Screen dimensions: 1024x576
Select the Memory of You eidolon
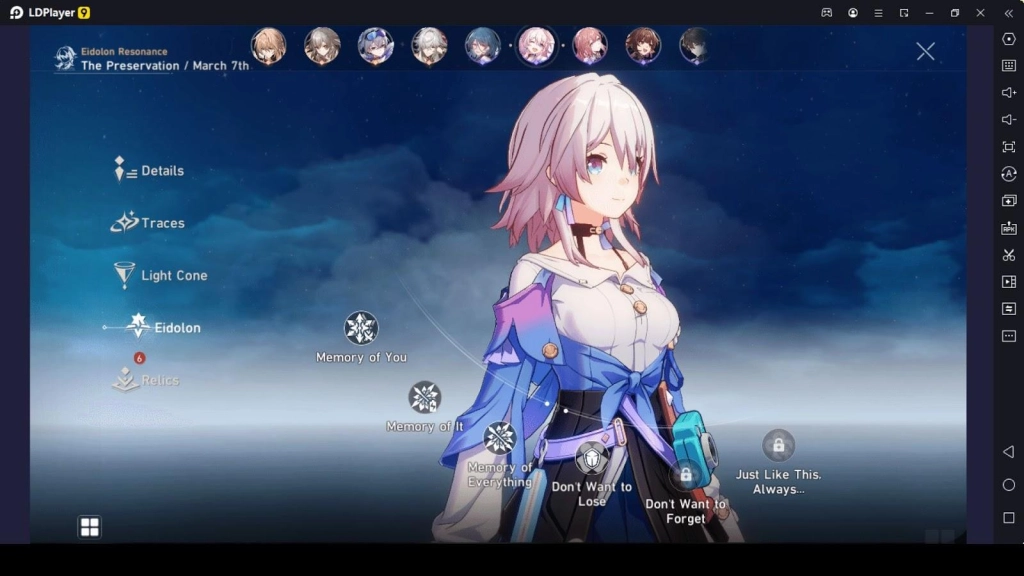click(x=361, y=328)
